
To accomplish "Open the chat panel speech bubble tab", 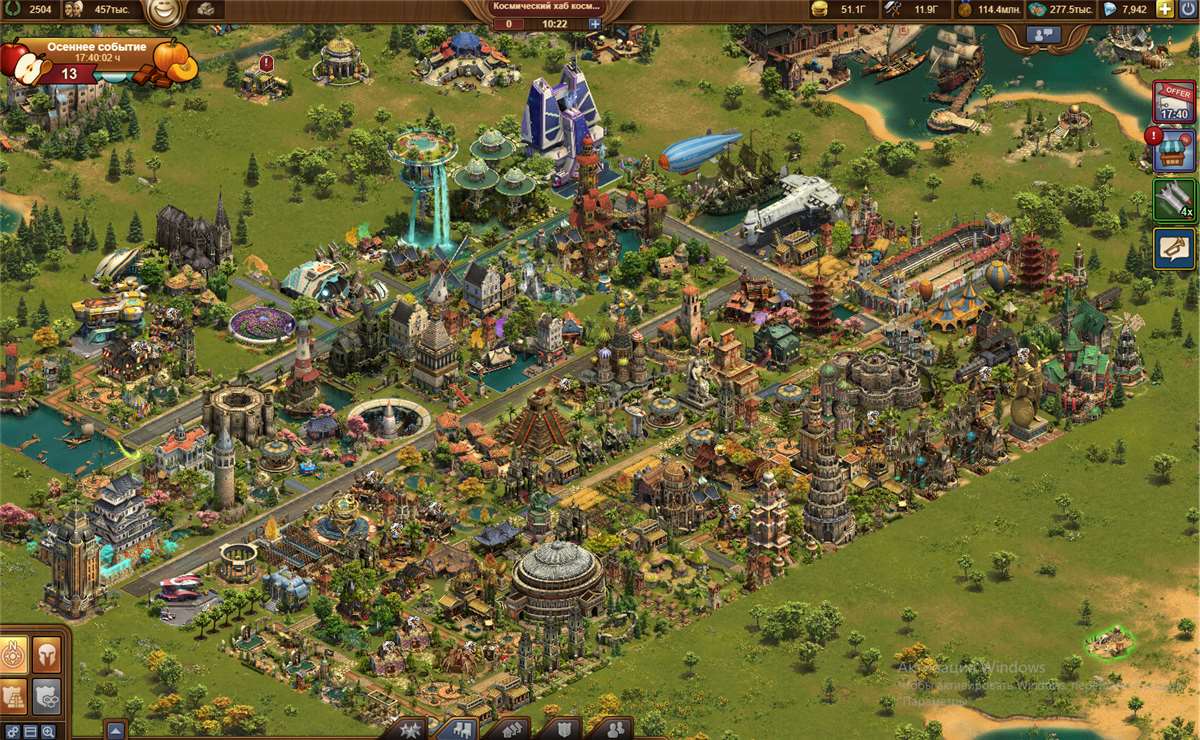I will [x=1043, y=33].
